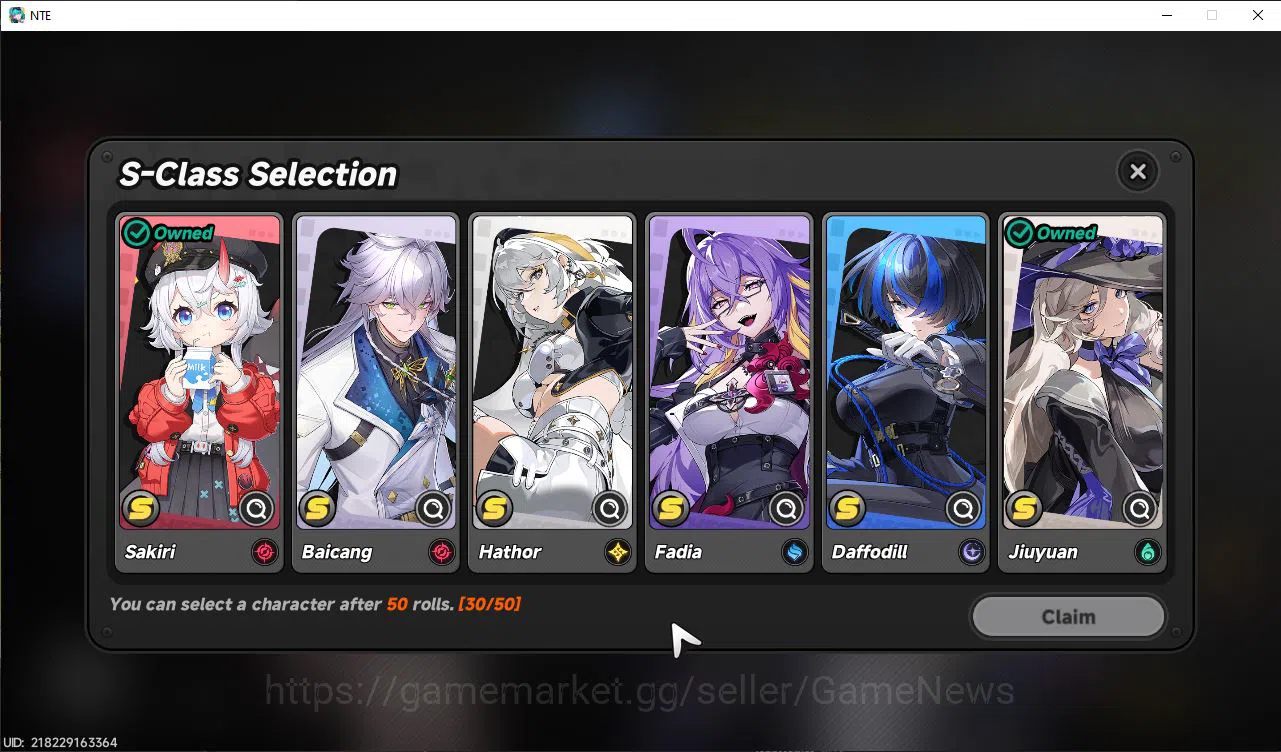This screenshot has height=752, width=1281.
Task: Click the NTE icon in the title bar
Action: (16, 15)
